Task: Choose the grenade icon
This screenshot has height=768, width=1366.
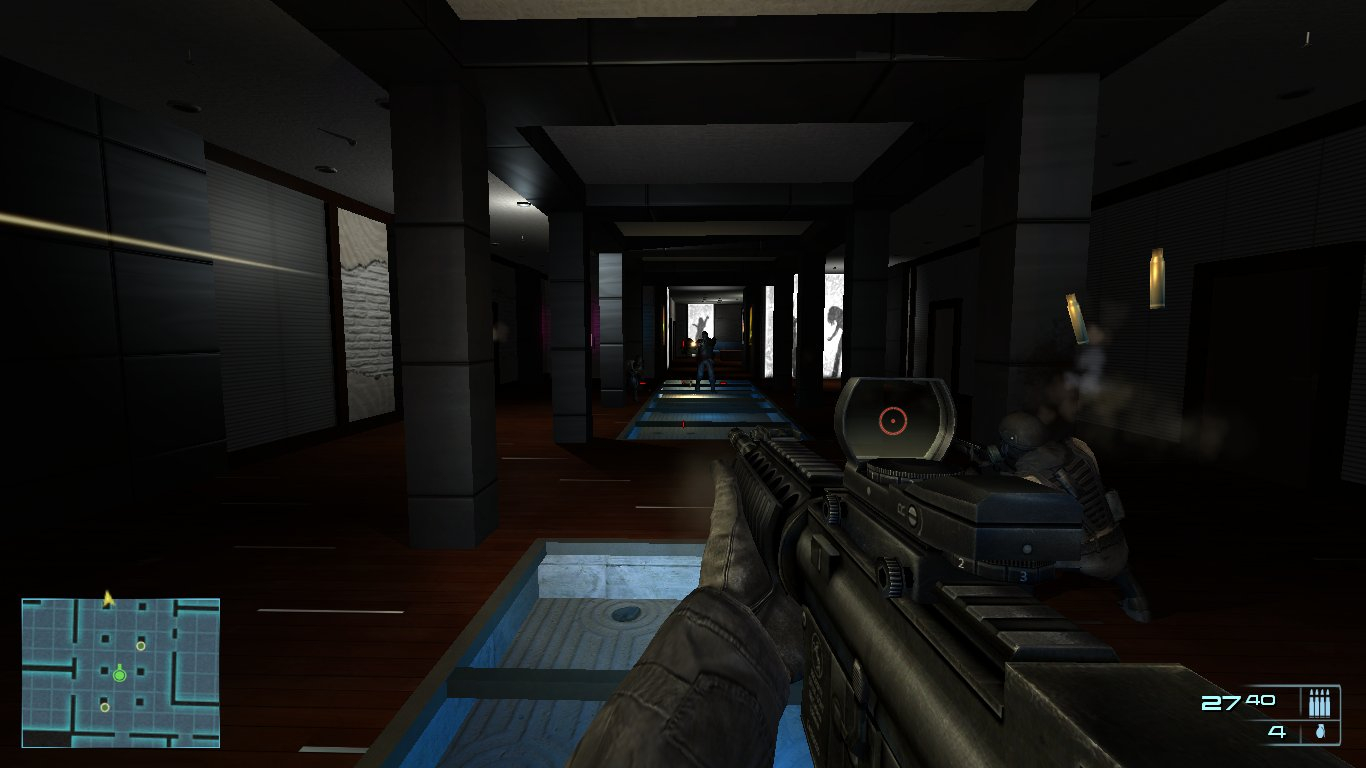Action: pos(1320,732)
